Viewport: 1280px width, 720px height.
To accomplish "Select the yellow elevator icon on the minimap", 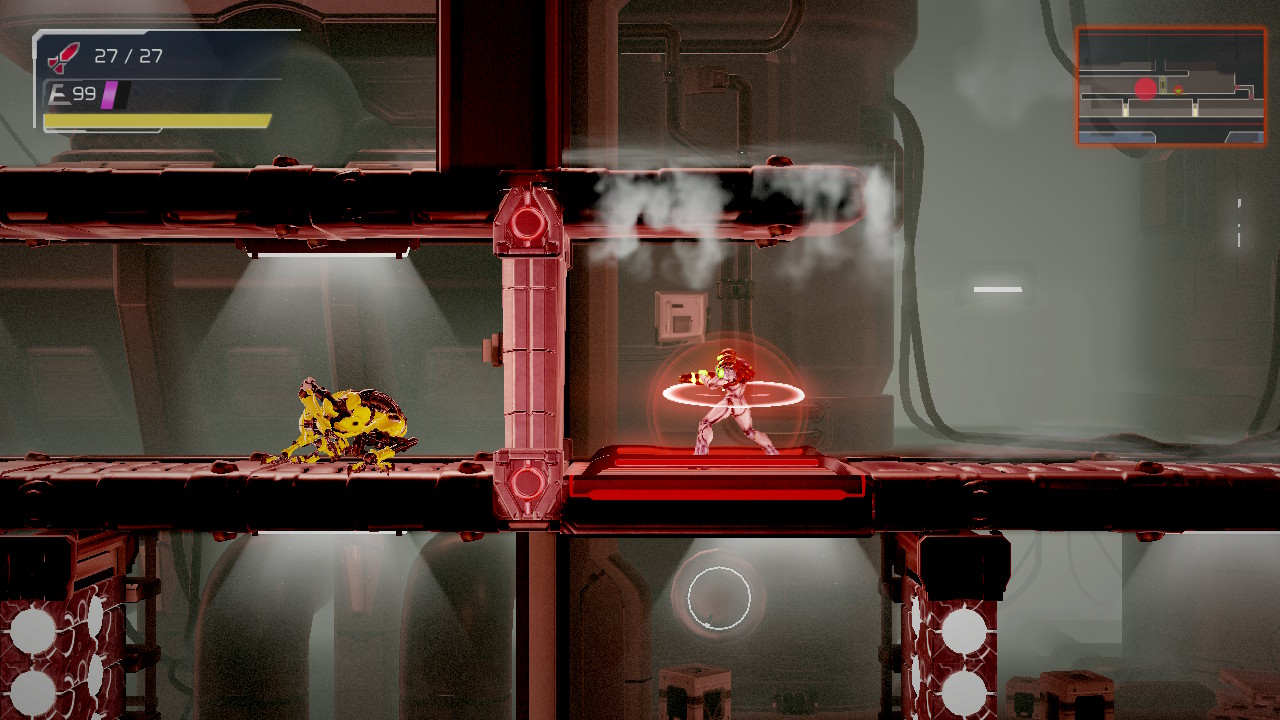I will tap(1163, 85).
